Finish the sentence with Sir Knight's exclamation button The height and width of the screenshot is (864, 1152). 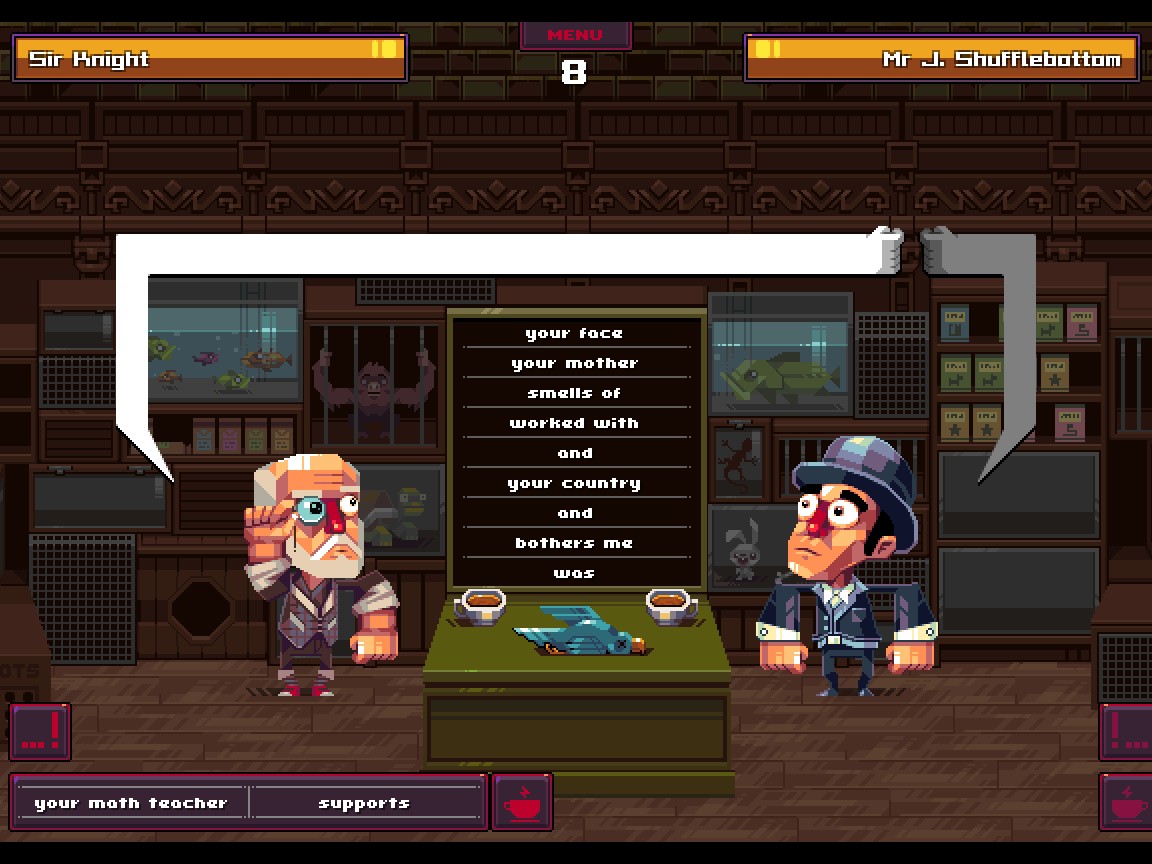pyautogui.click(x=40, y=731)
